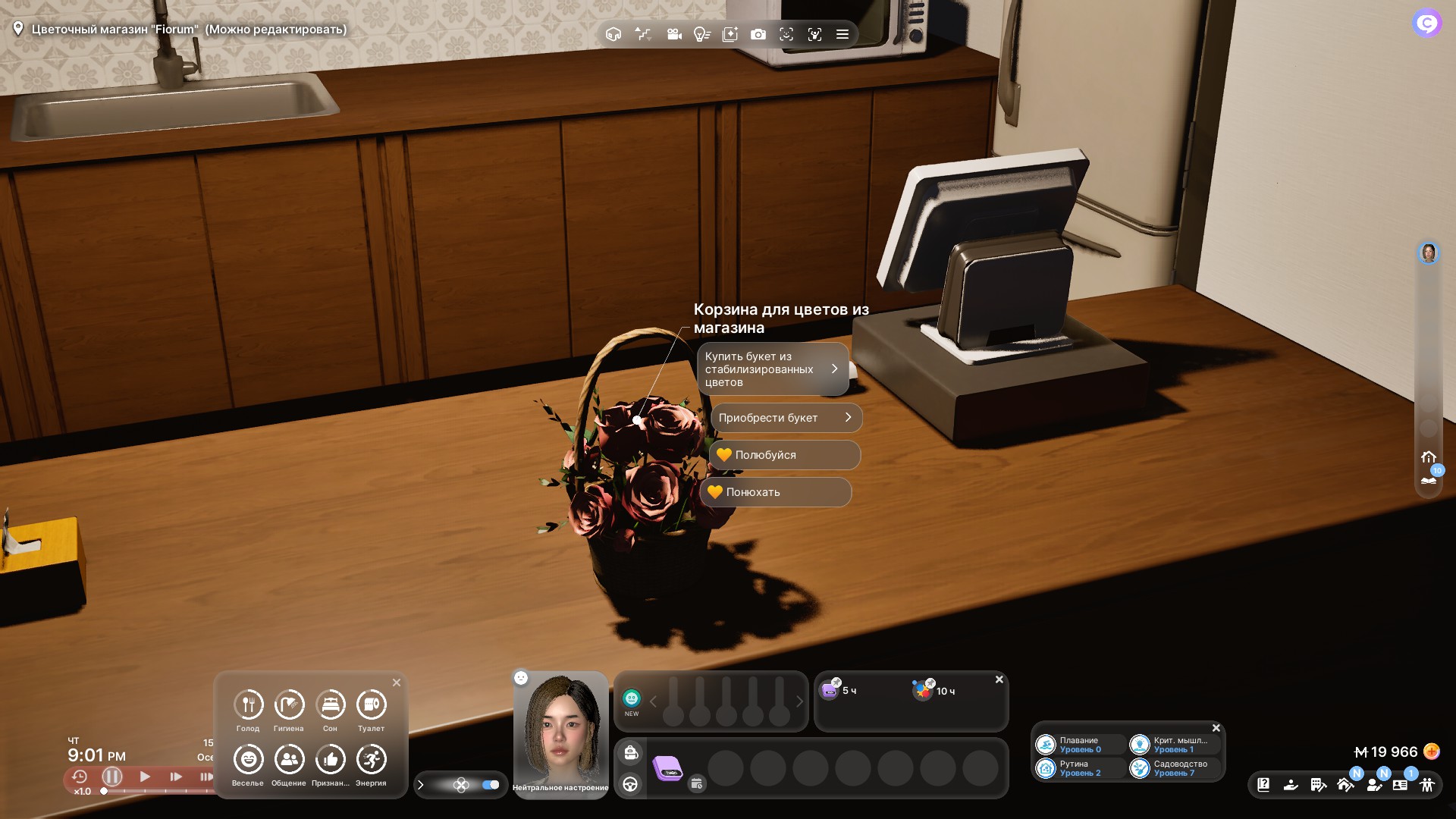Toggle the lightbulb lighting option

coord(701,34)
